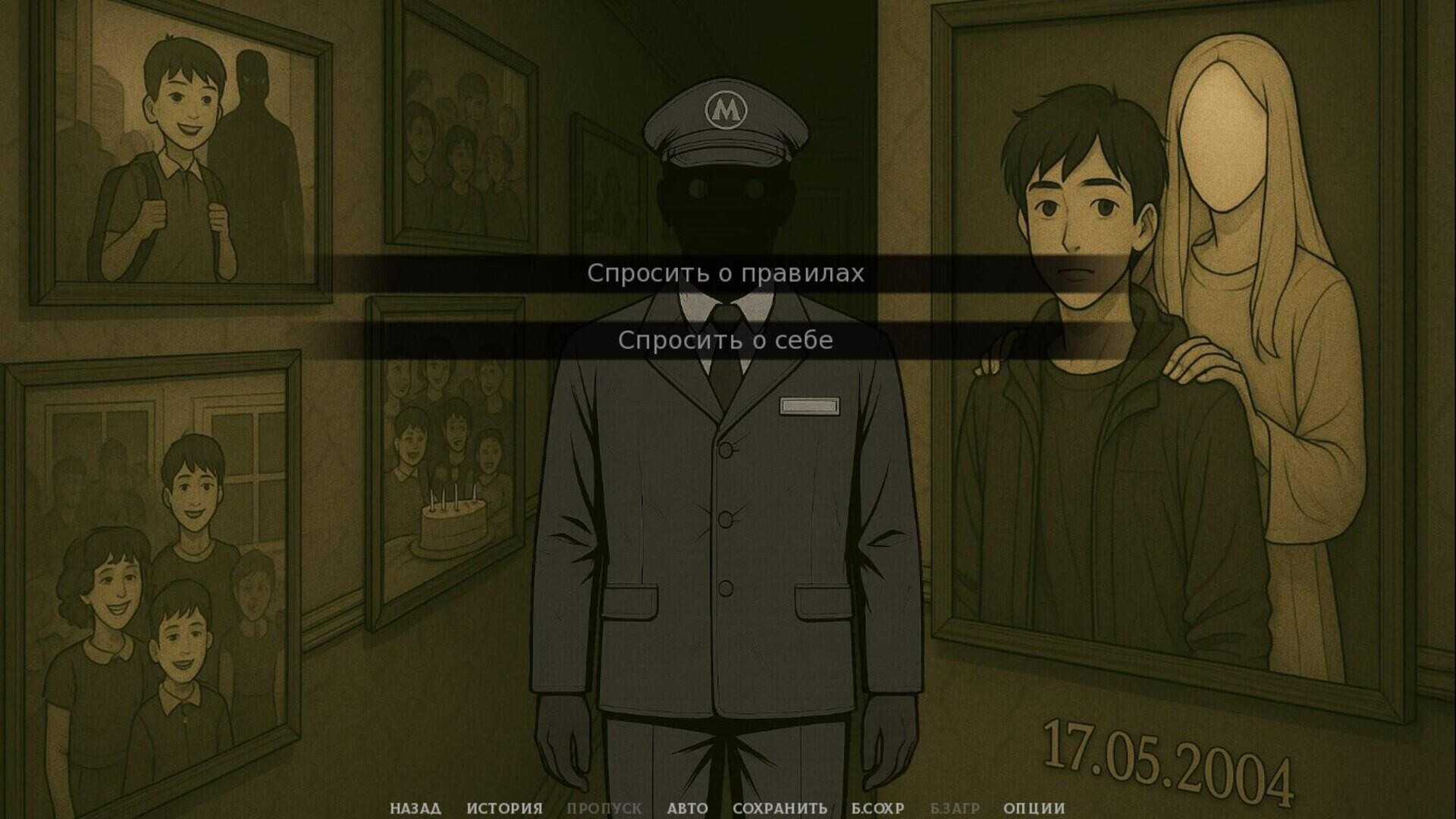Activate ПРОПУСК to skip text
The width and height of the screenshot is (1456, 819).
point(603,808)
